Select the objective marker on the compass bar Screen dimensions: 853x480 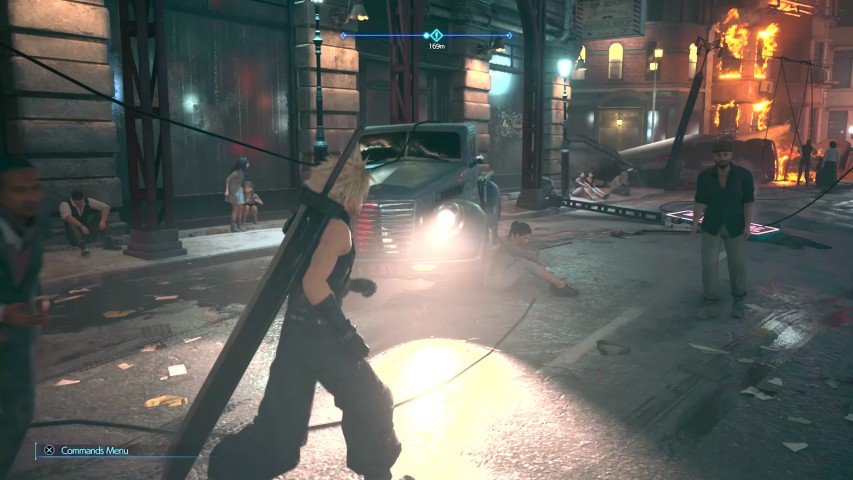(x=436, y=35)
